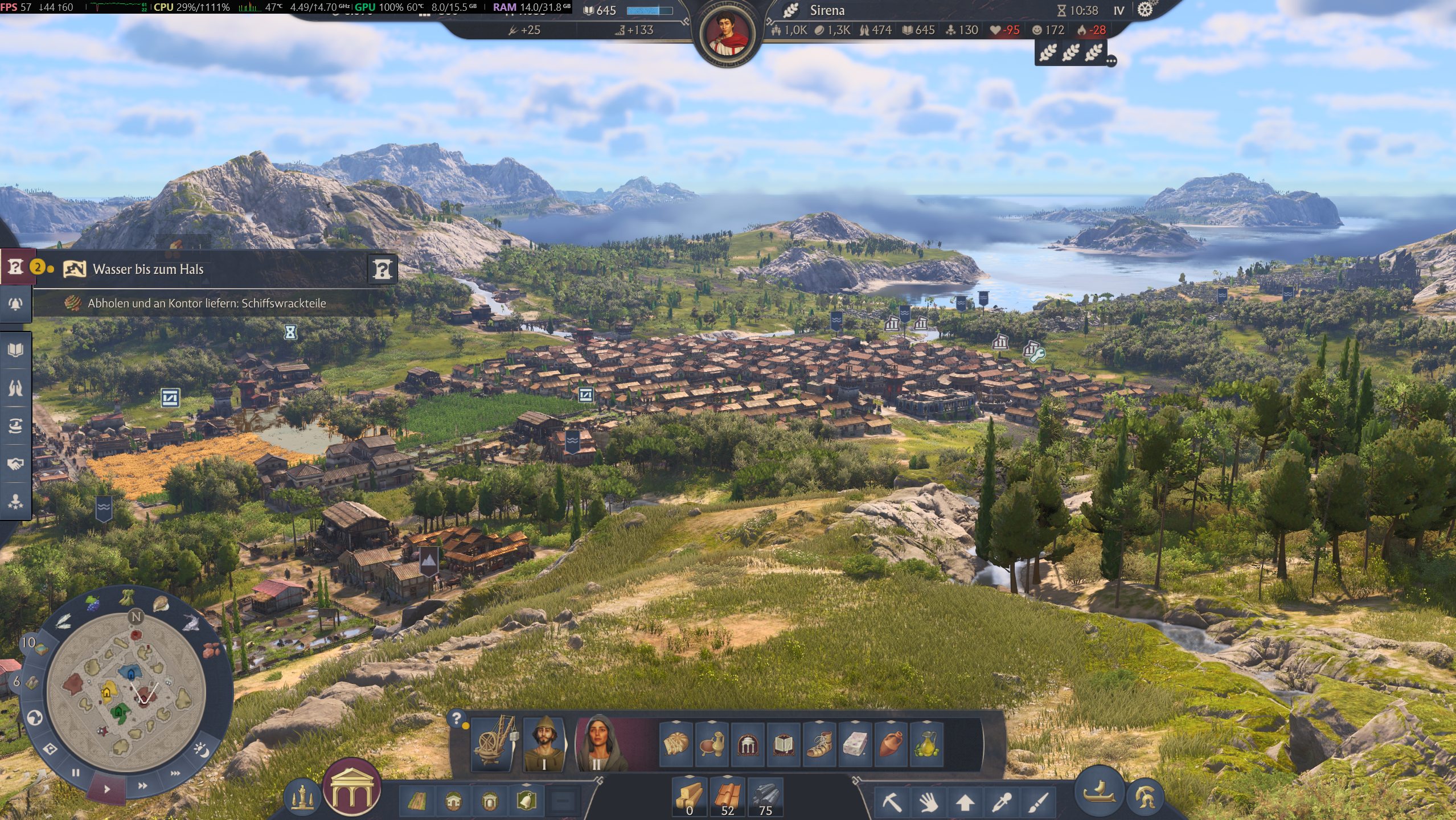Image resolution: width=1456 pixels, height=820 pixels.
Task: Open the handshake diplomacy menu
Action: click(15, 464)
